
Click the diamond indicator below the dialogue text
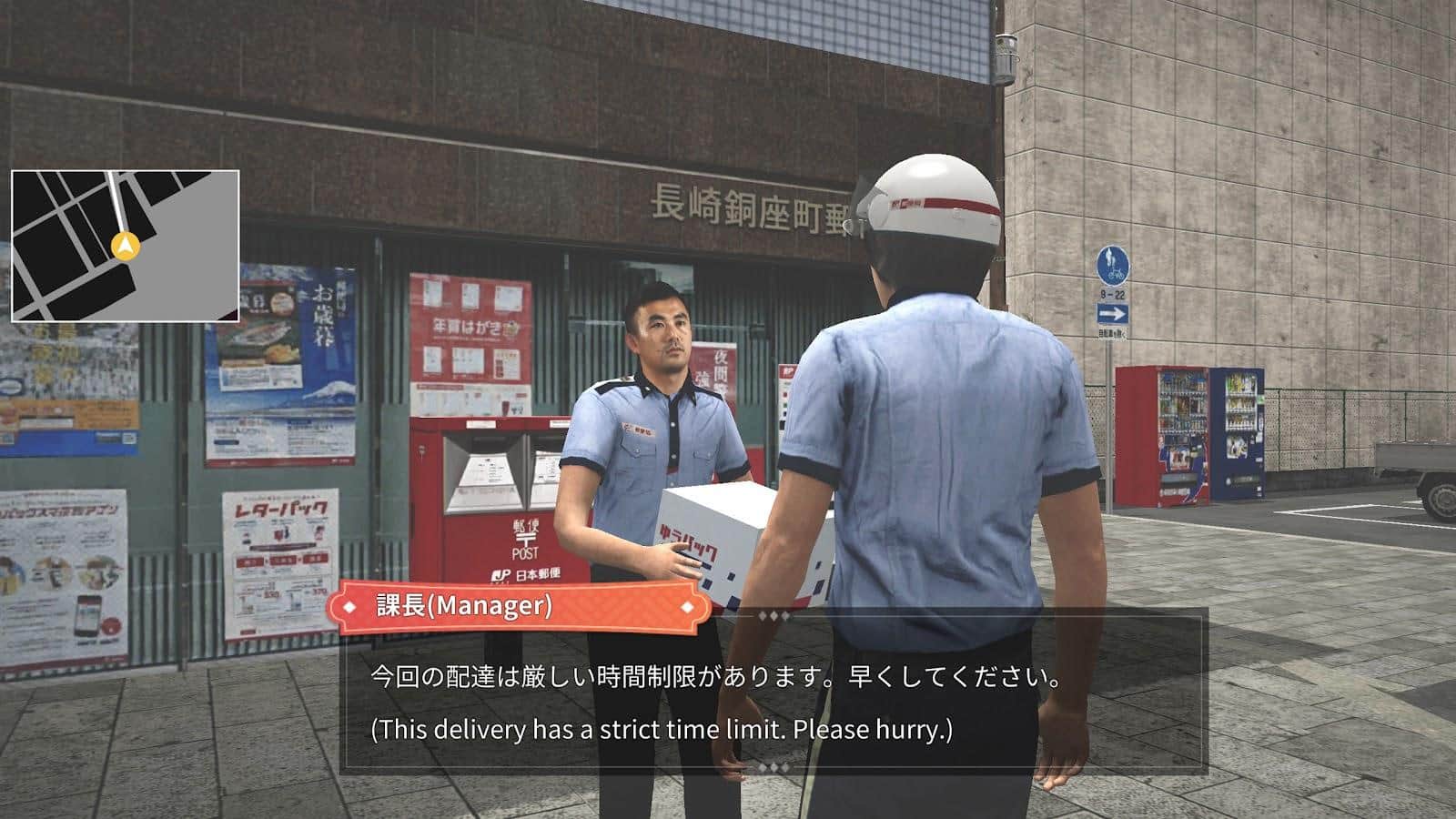(x=773, y=766)
